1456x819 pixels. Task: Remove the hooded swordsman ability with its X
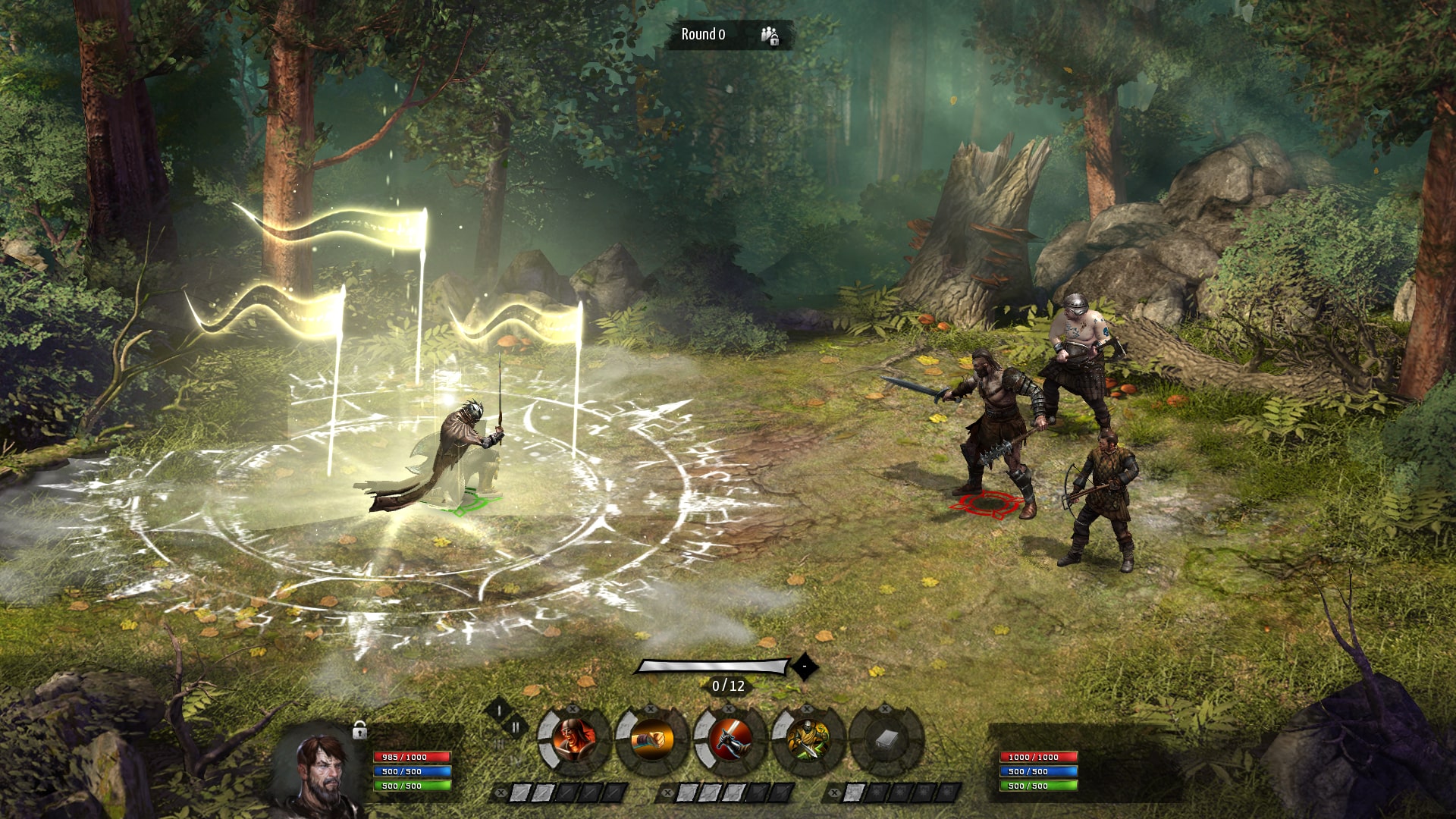click(x=808, y=710)
